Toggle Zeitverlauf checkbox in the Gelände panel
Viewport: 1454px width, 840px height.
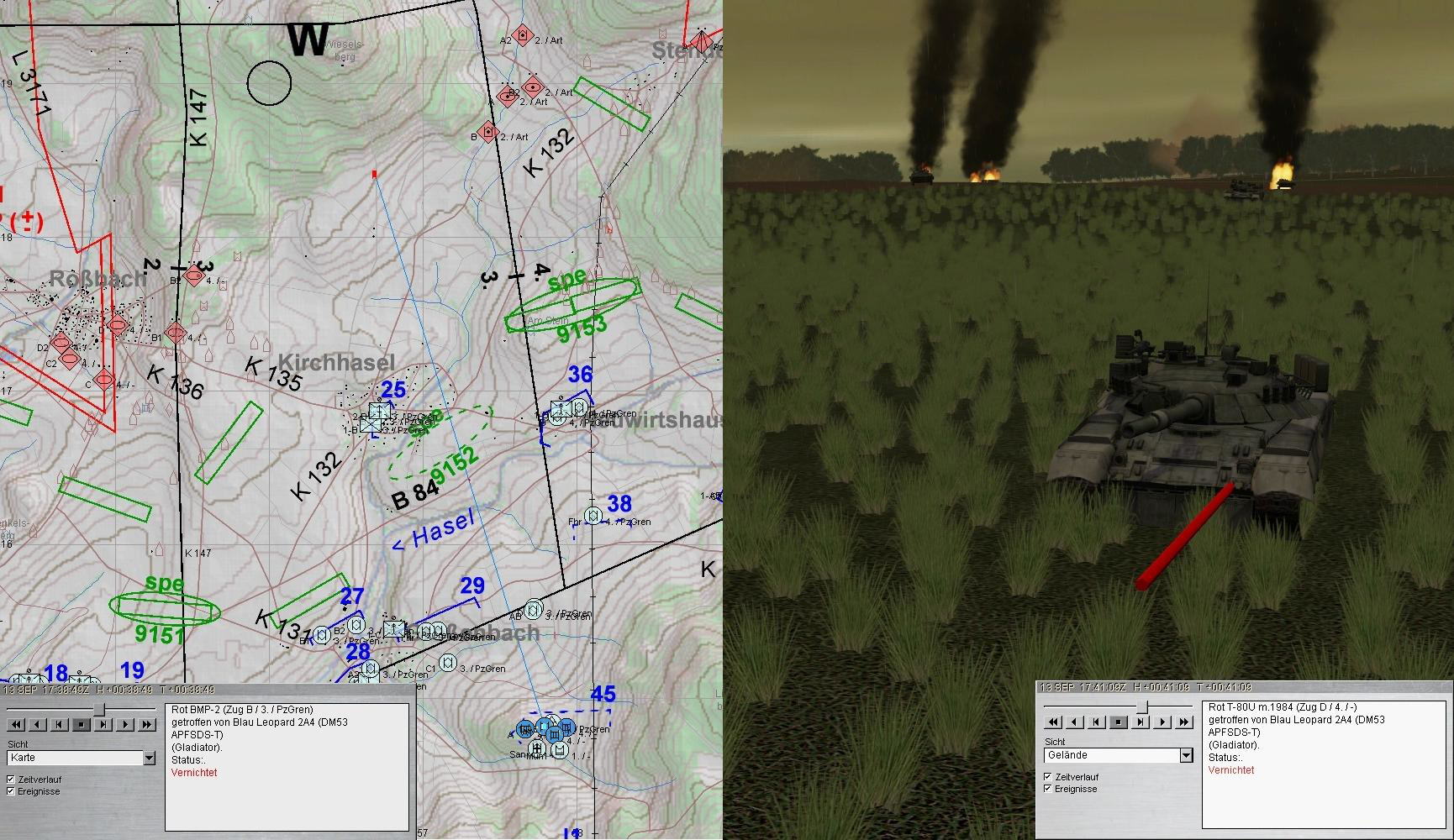click(1048, 777)
